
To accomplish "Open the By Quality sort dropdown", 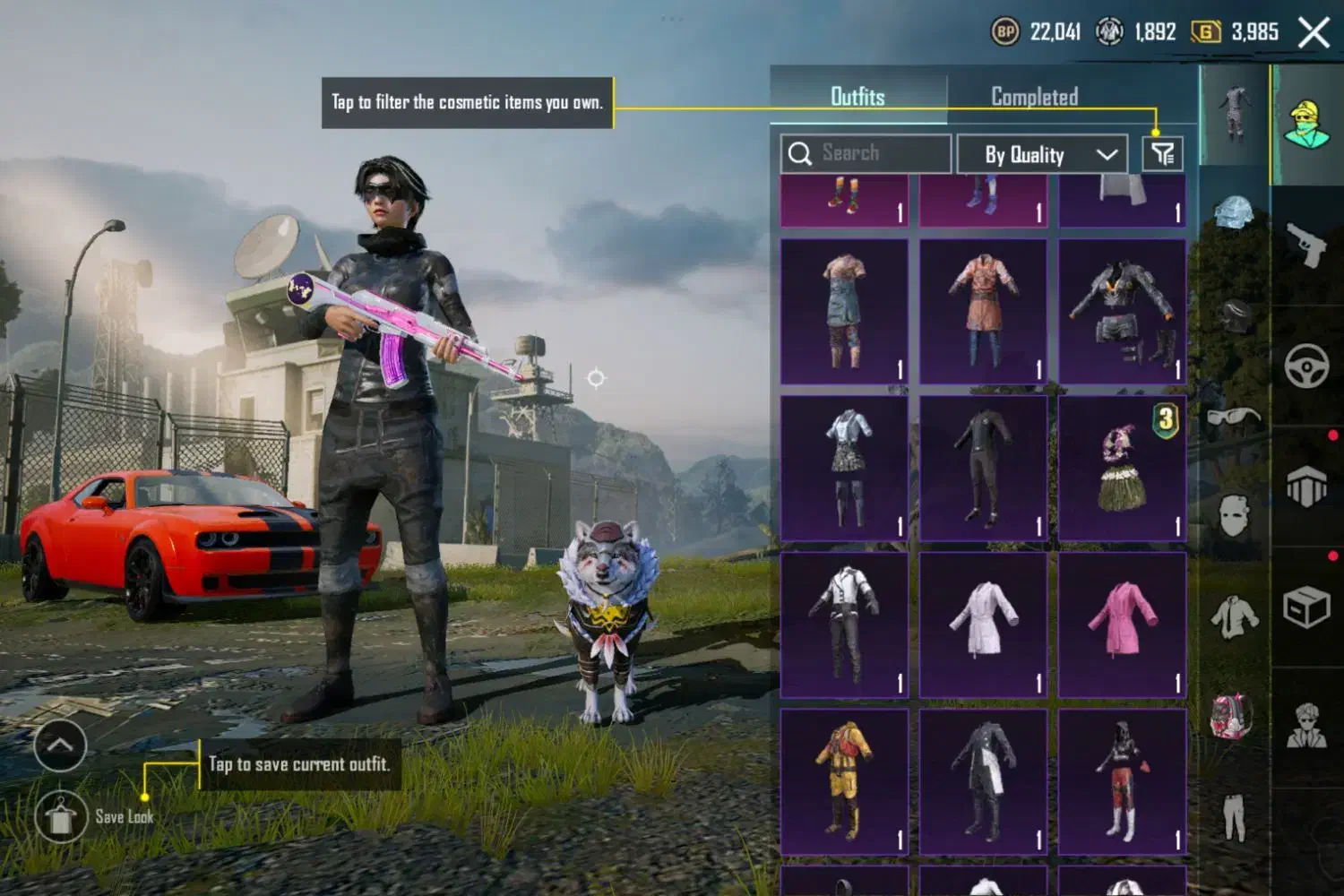I will click(x=1042, y=154).
